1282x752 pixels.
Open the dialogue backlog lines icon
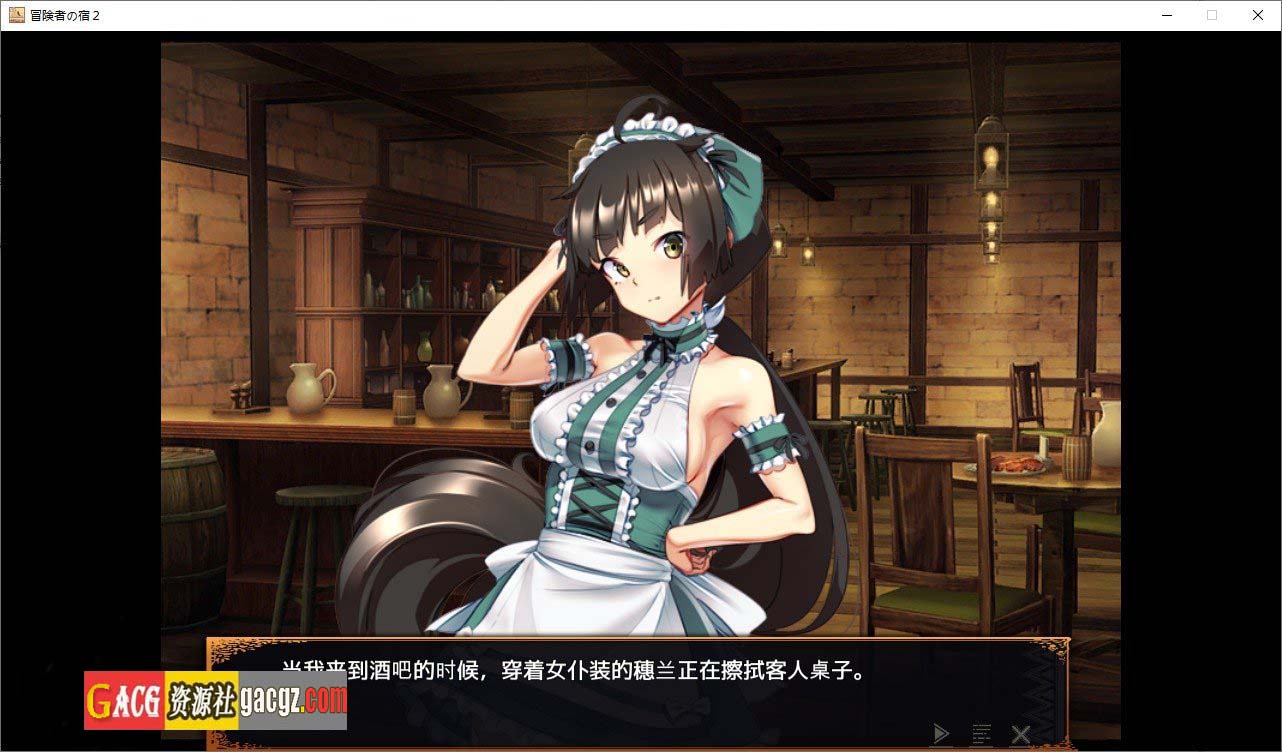pyautogui.click(x=981, y=734)
